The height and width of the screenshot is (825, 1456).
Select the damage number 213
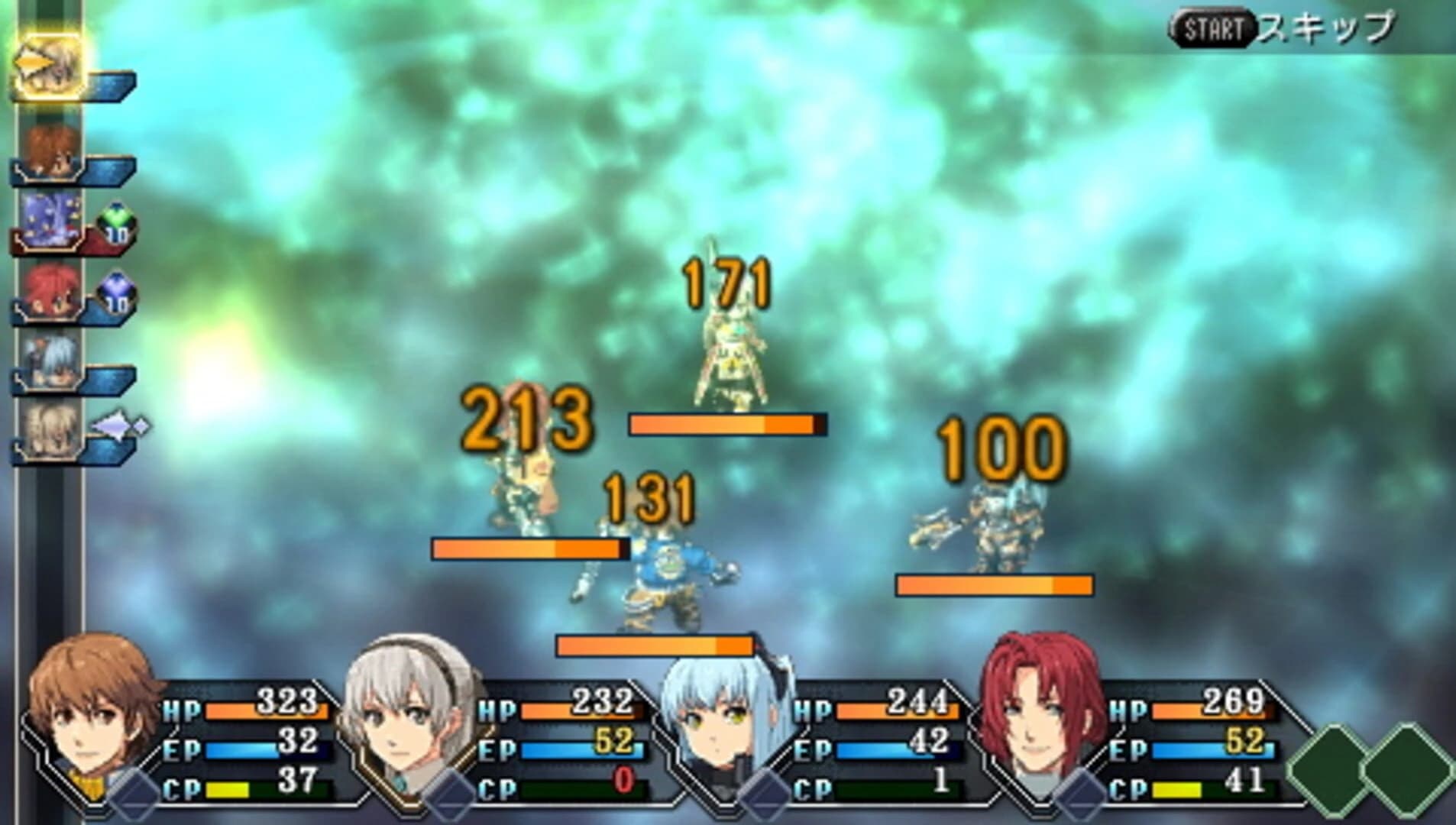(529, 420)
